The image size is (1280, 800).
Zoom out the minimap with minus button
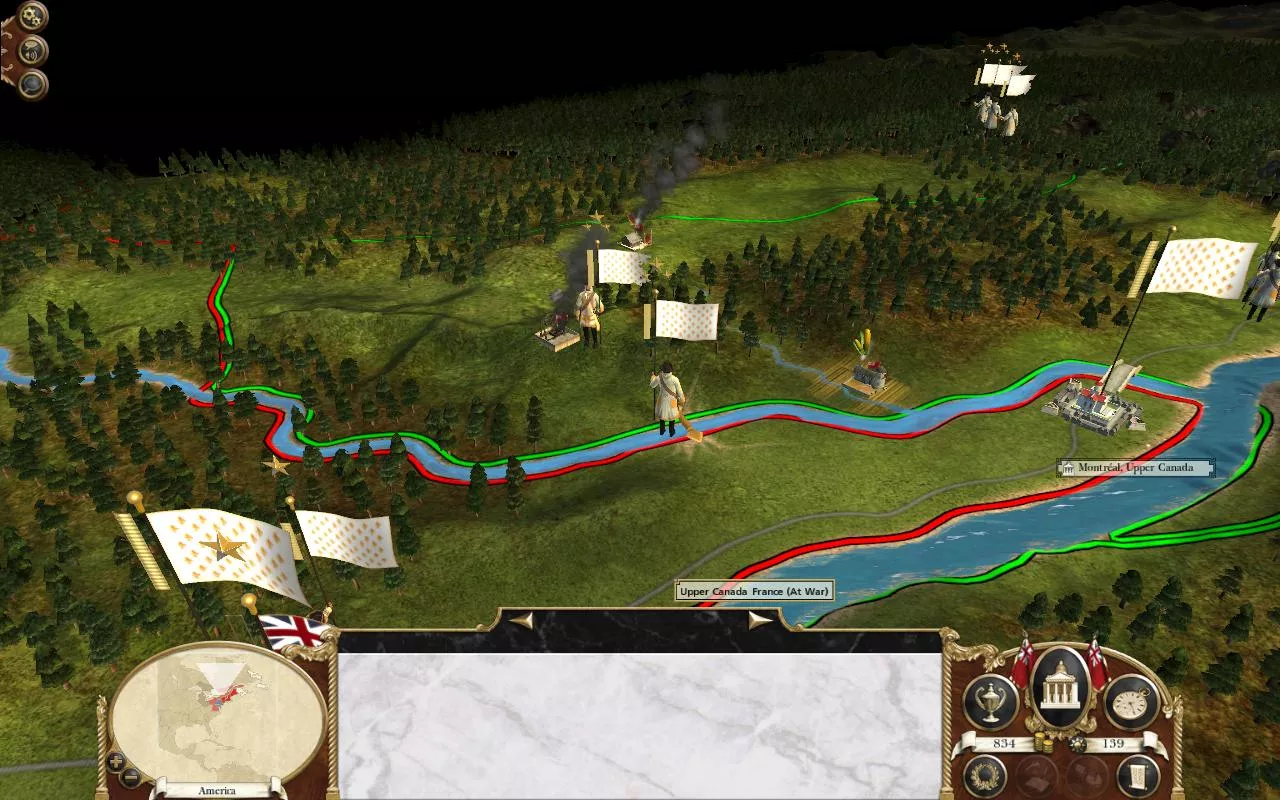[131, 776]
